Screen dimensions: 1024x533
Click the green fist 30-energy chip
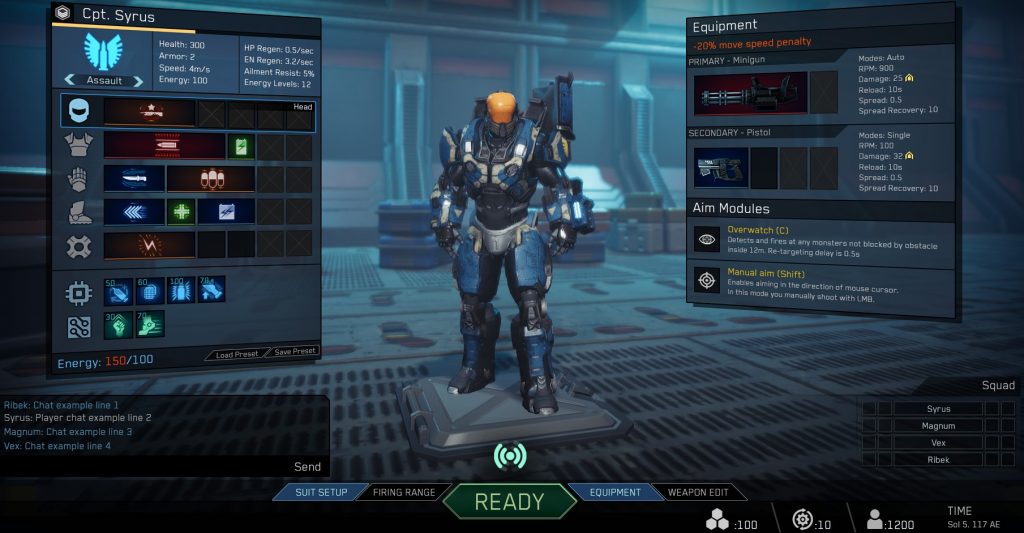click(x=118, y=324)
